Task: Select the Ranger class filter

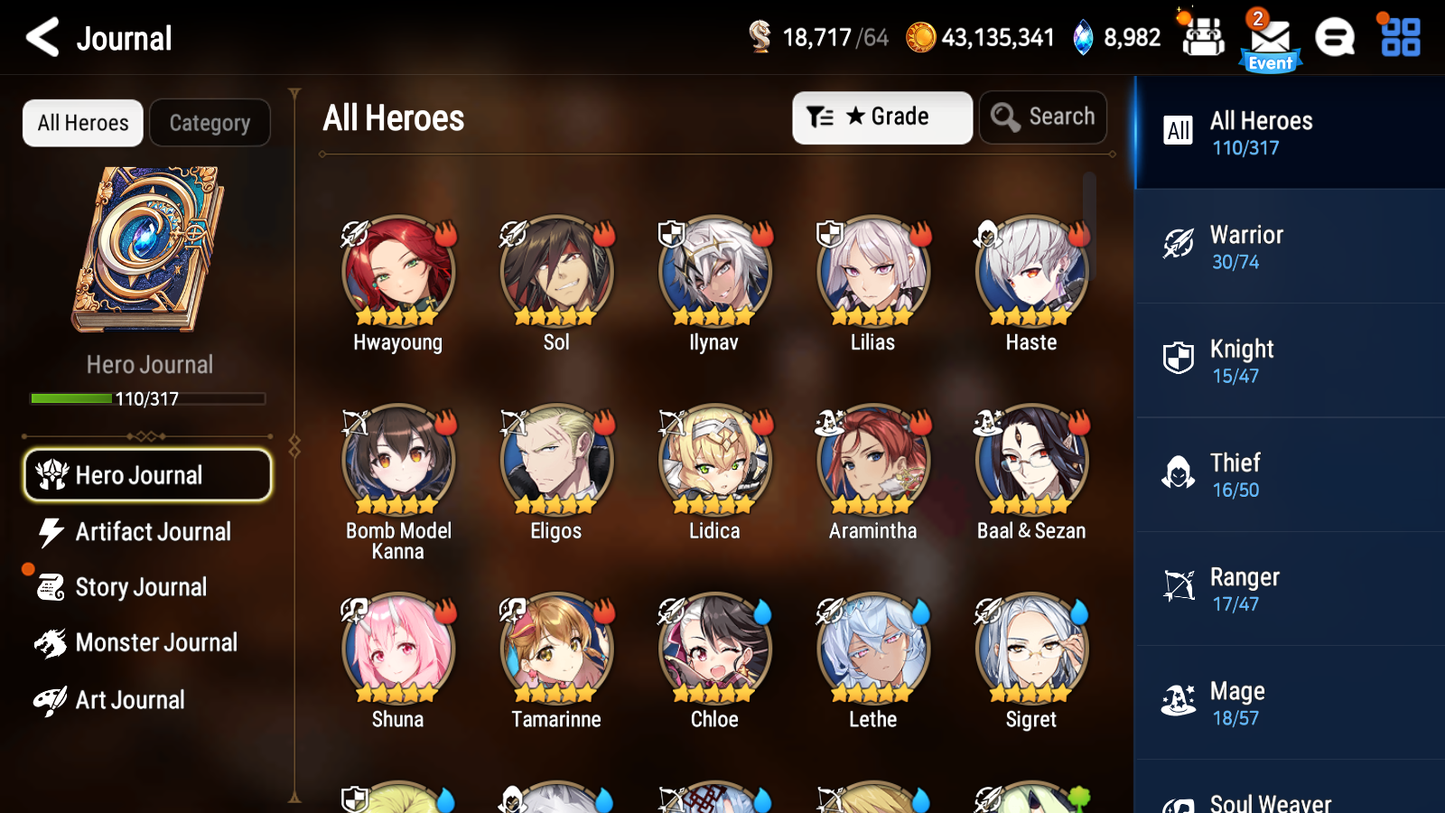Action: point(1289,588)
